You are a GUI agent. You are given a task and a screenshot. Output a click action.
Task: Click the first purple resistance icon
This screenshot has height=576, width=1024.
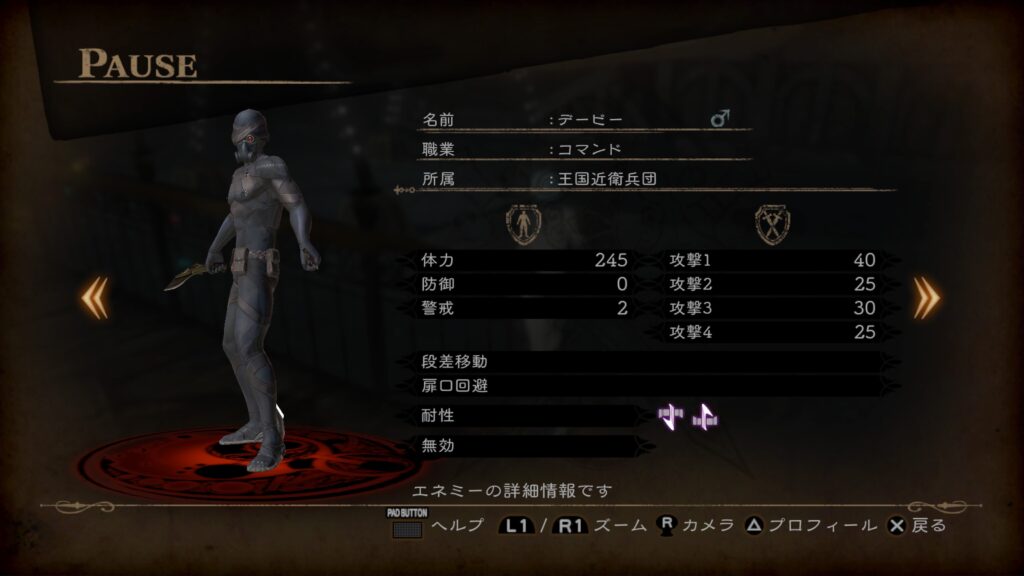(x=671, y=416)
